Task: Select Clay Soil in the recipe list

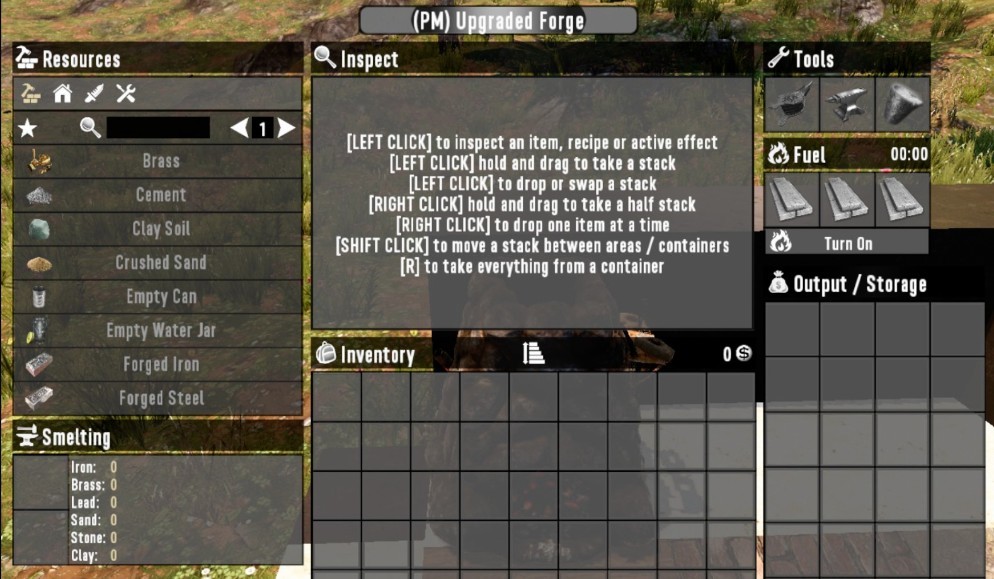Action: point(160,229)
